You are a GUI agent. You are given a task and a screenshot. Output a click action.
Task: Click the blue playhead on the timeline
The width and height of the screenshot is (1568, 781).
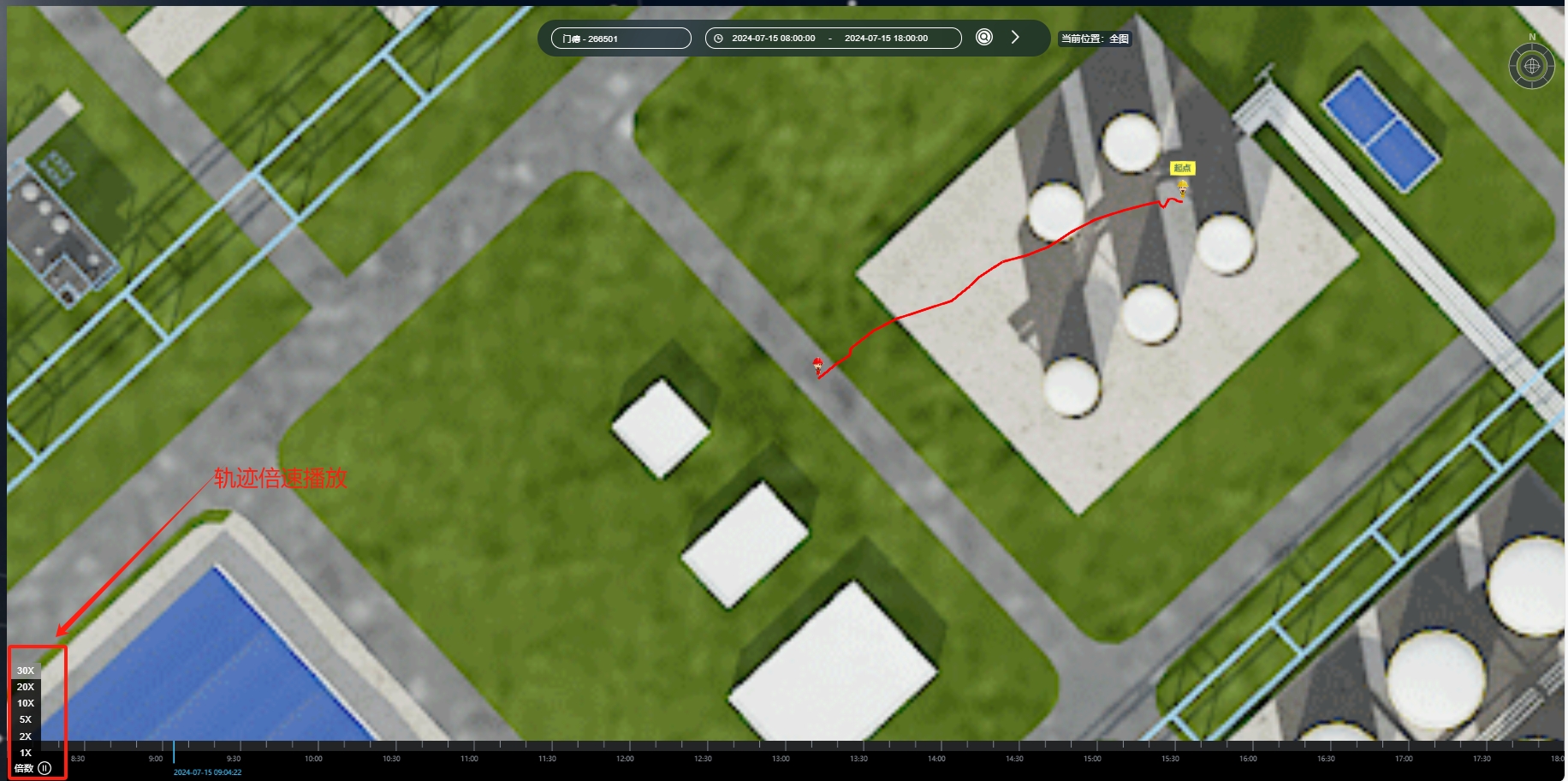[x=174, y=752]
